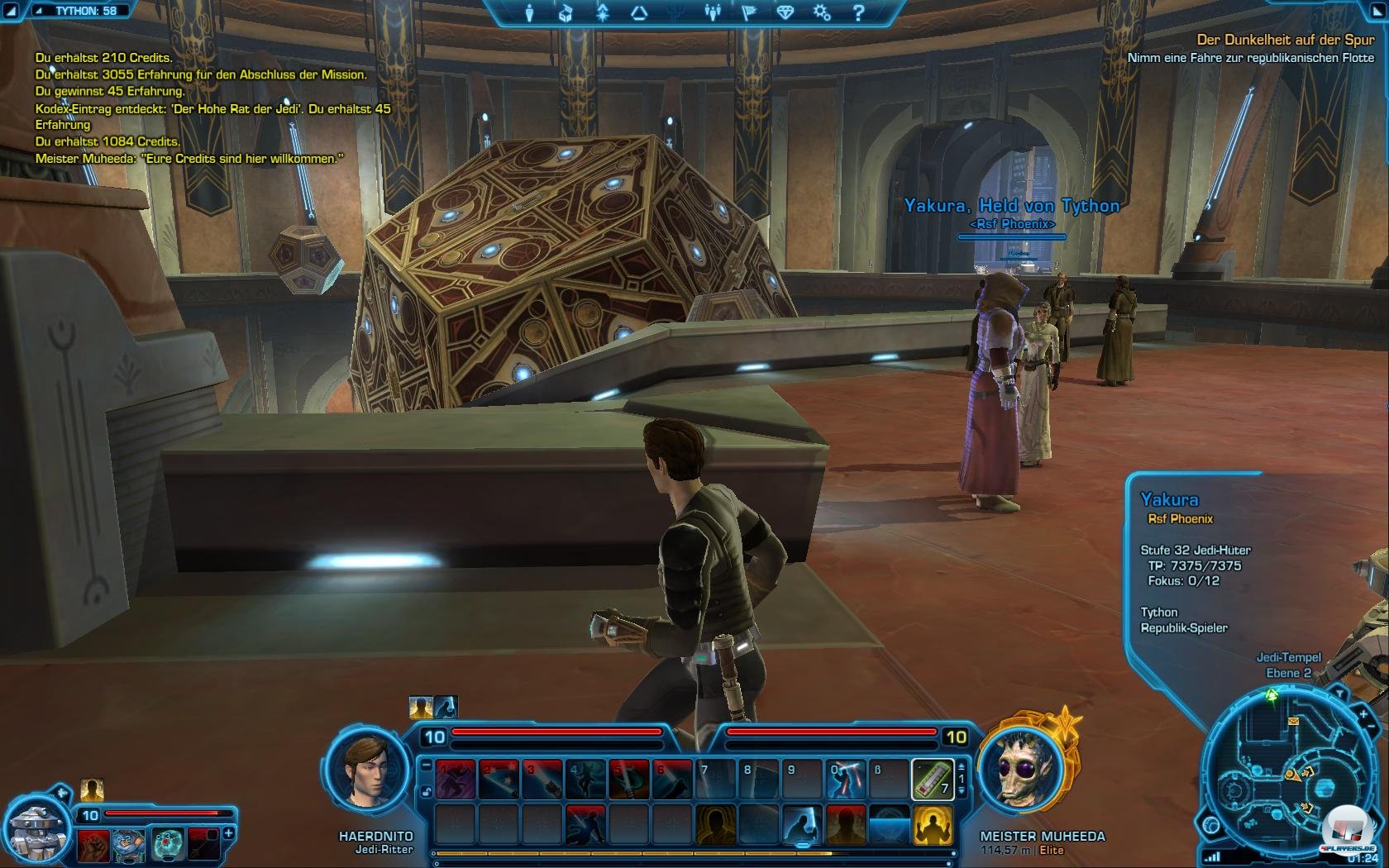Expand the companion ability bar with plus
The image size is (1389, 868).
[x=228, y=833]
